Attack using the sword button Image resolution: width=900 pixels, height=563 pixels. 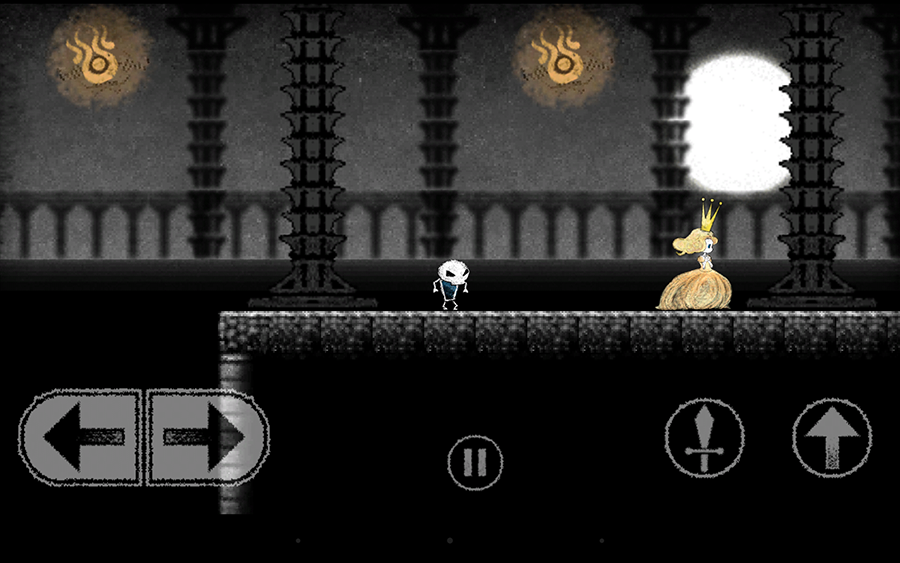click(705, 438)
